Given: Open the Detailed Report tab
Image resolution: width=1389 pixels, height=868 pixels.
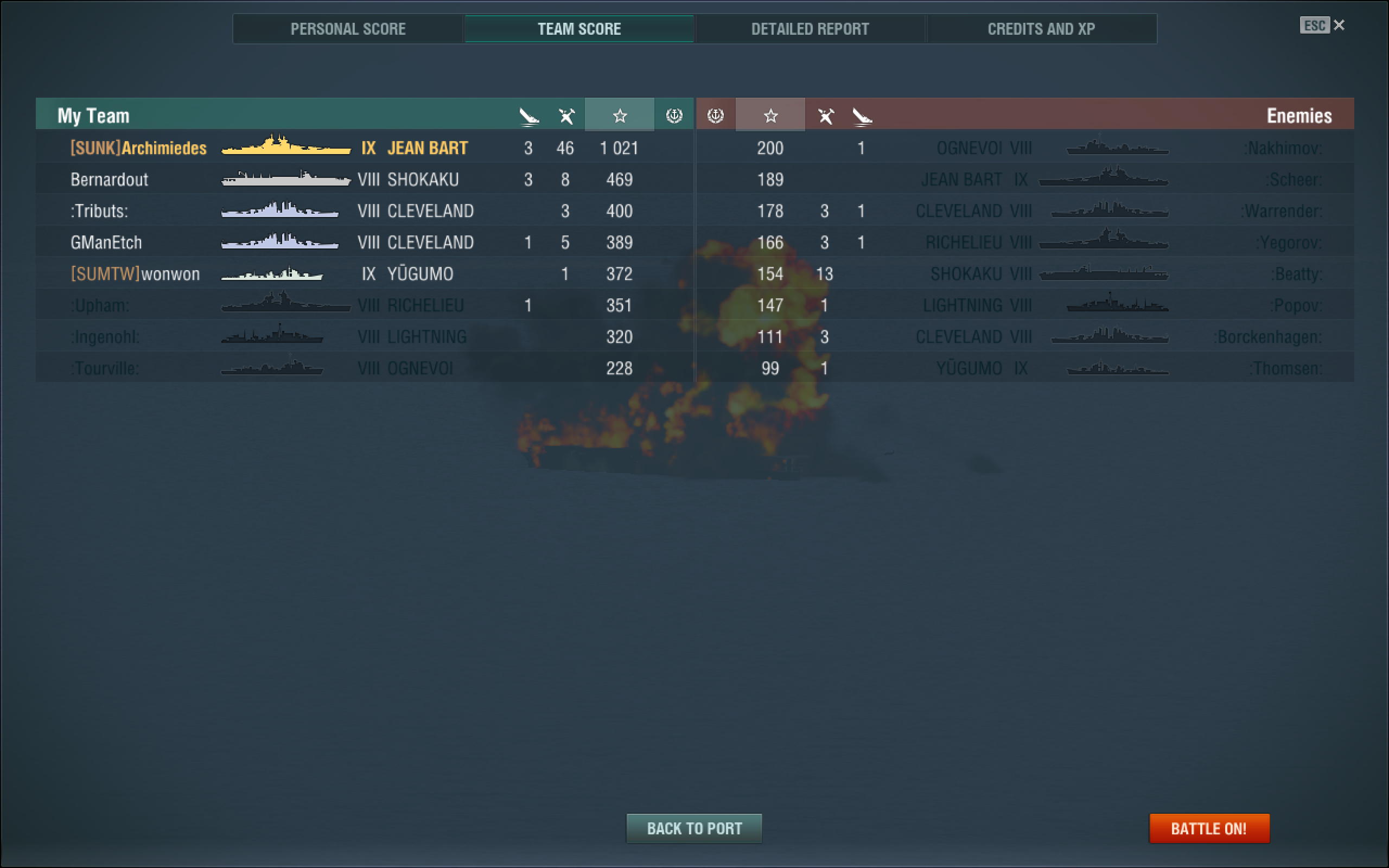Looking at the screenshot, I should [810, 29].
